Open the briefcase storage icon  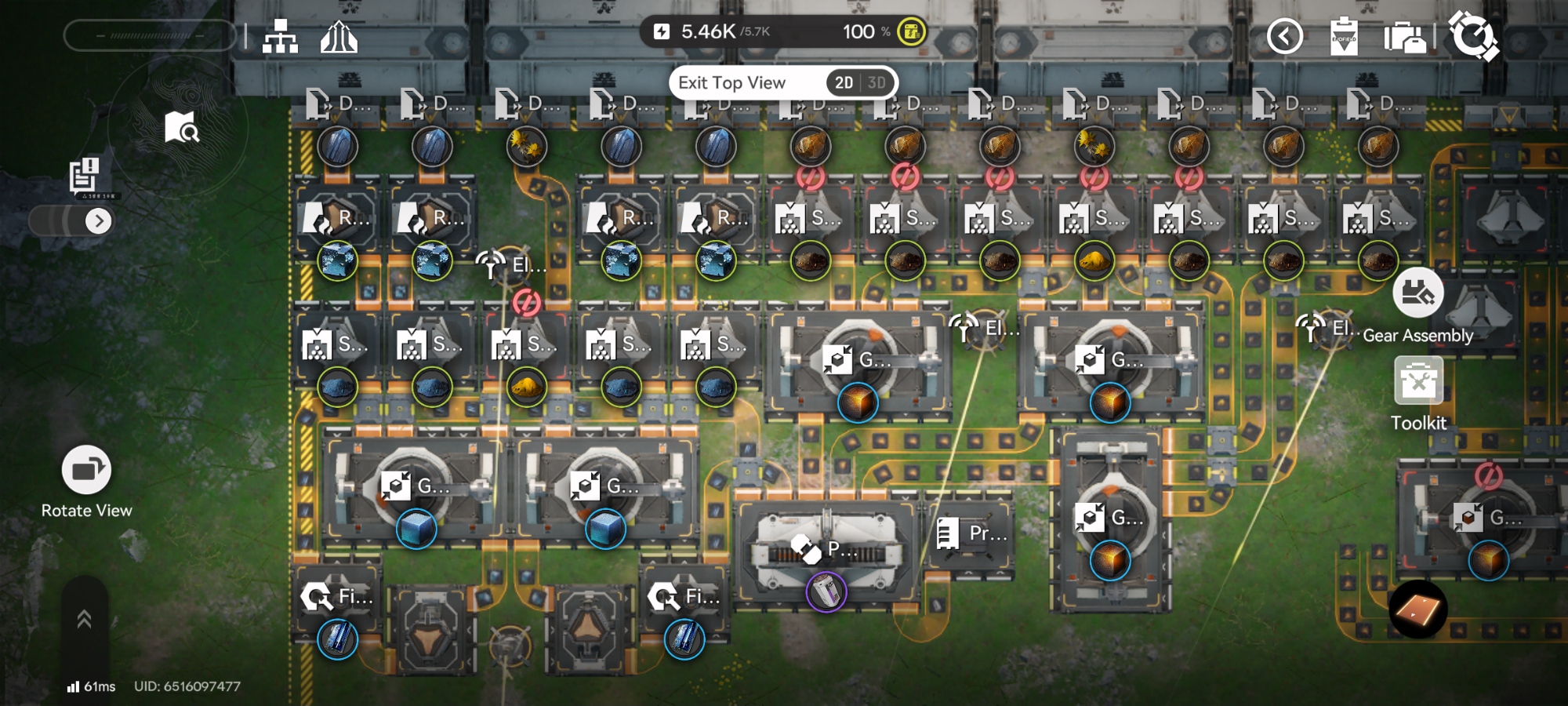[x=1404, y=37]
